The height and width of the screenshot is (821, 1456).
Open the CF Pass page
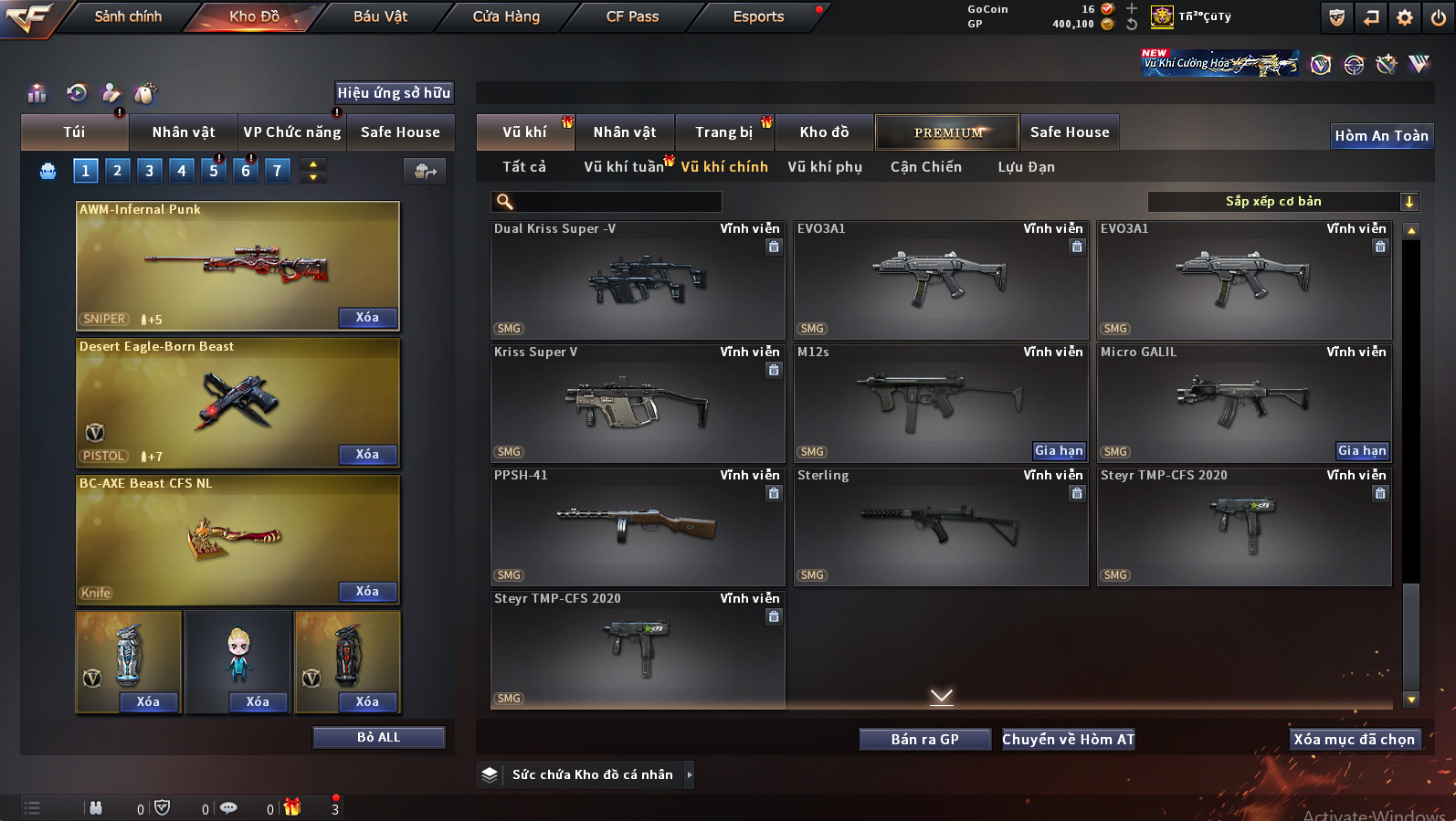pos(632,16)
